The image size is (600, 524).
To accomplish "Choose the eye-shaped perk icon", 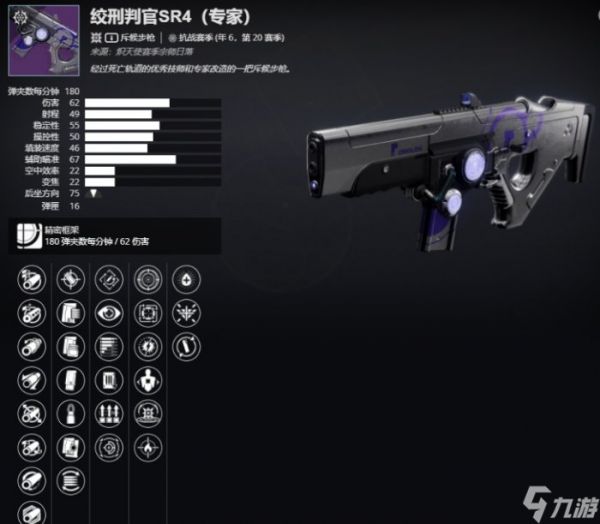I will 107,312.
